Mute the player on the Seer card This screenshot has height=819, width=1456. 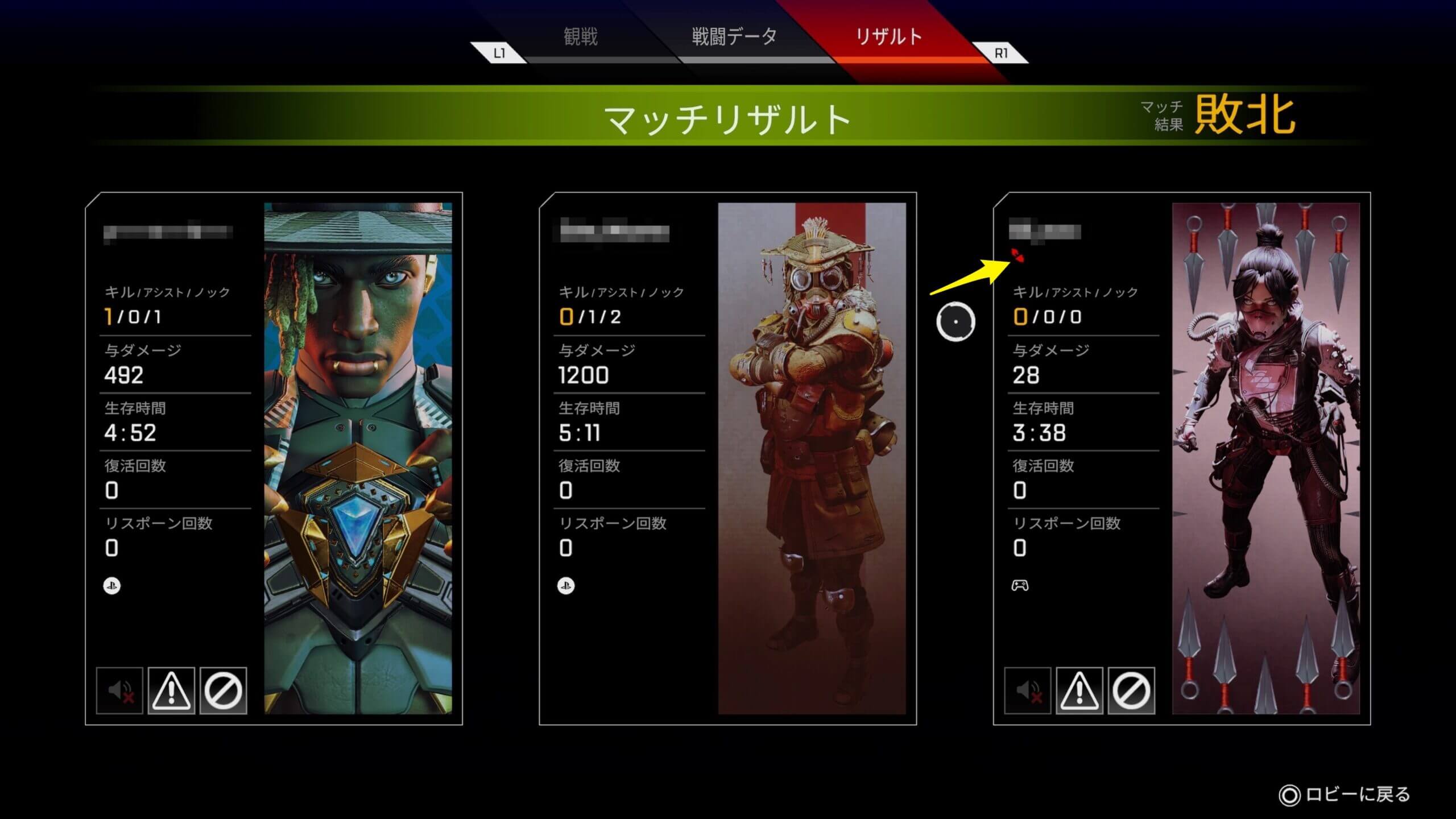click(120, 690)
